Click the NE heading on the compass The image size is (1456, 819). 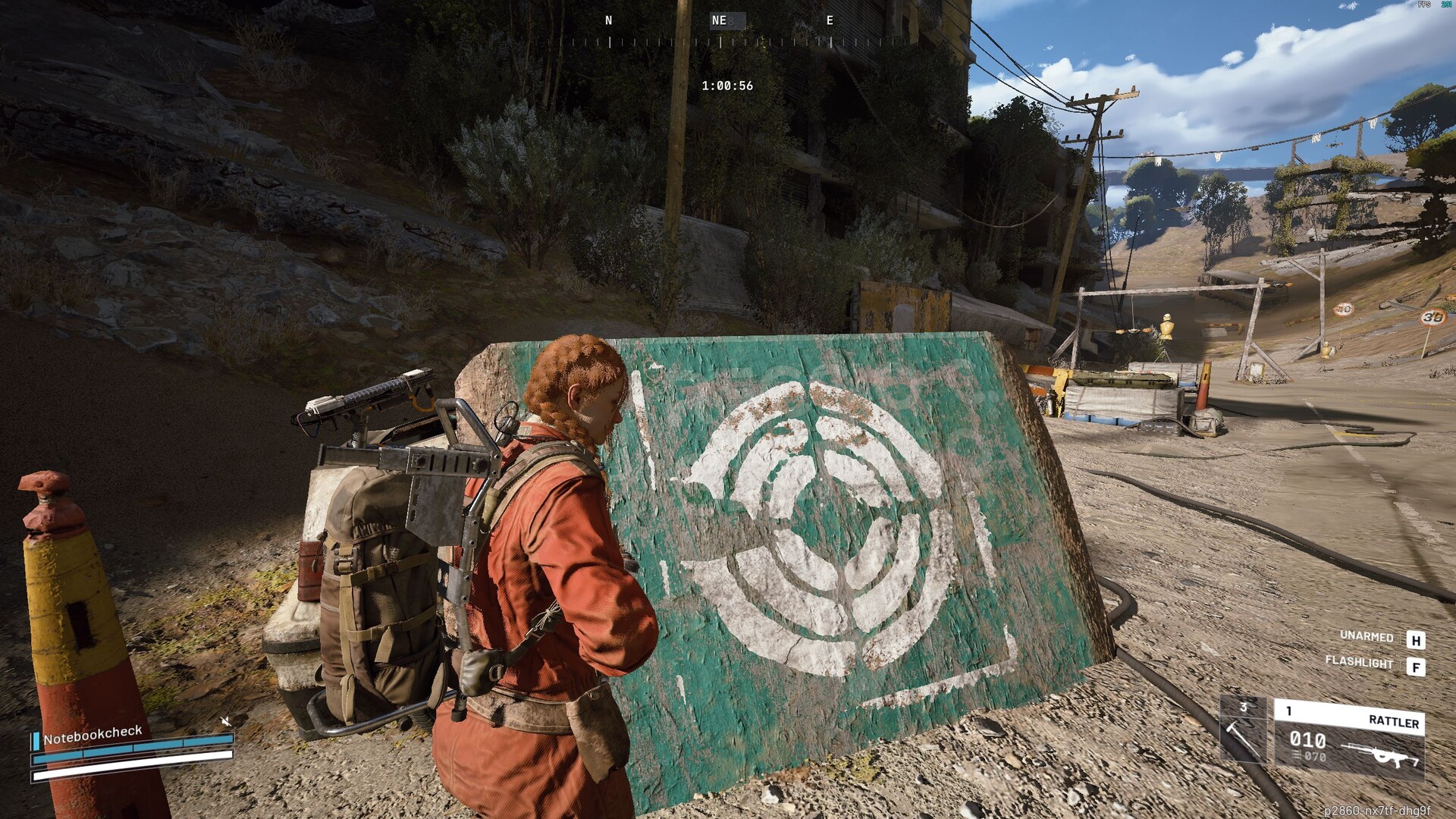tap(720, 21)
